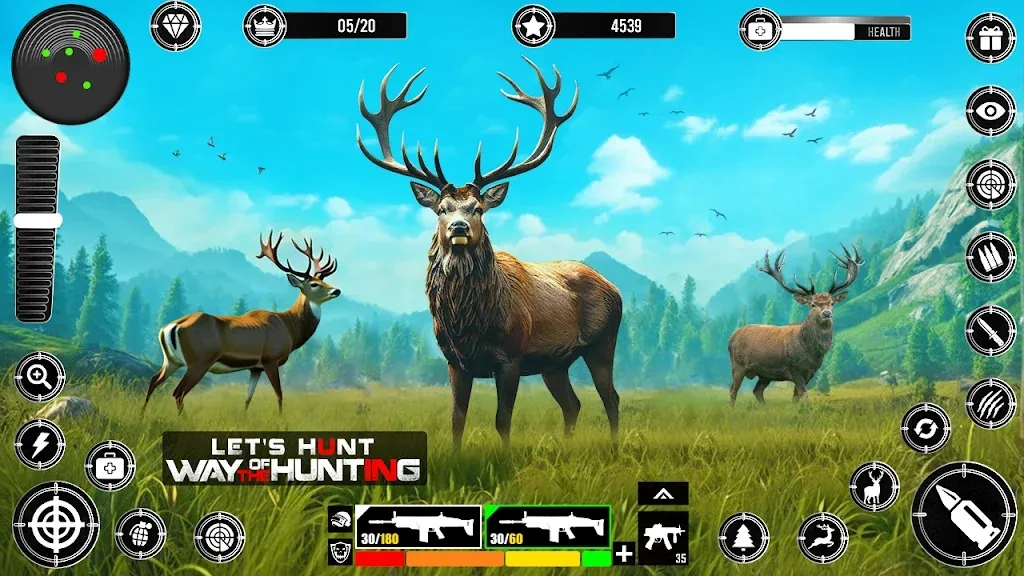This screenshot has width=1024, height=576.
Task: Trigger the lightning bolt boost
Action: point(40,444)
